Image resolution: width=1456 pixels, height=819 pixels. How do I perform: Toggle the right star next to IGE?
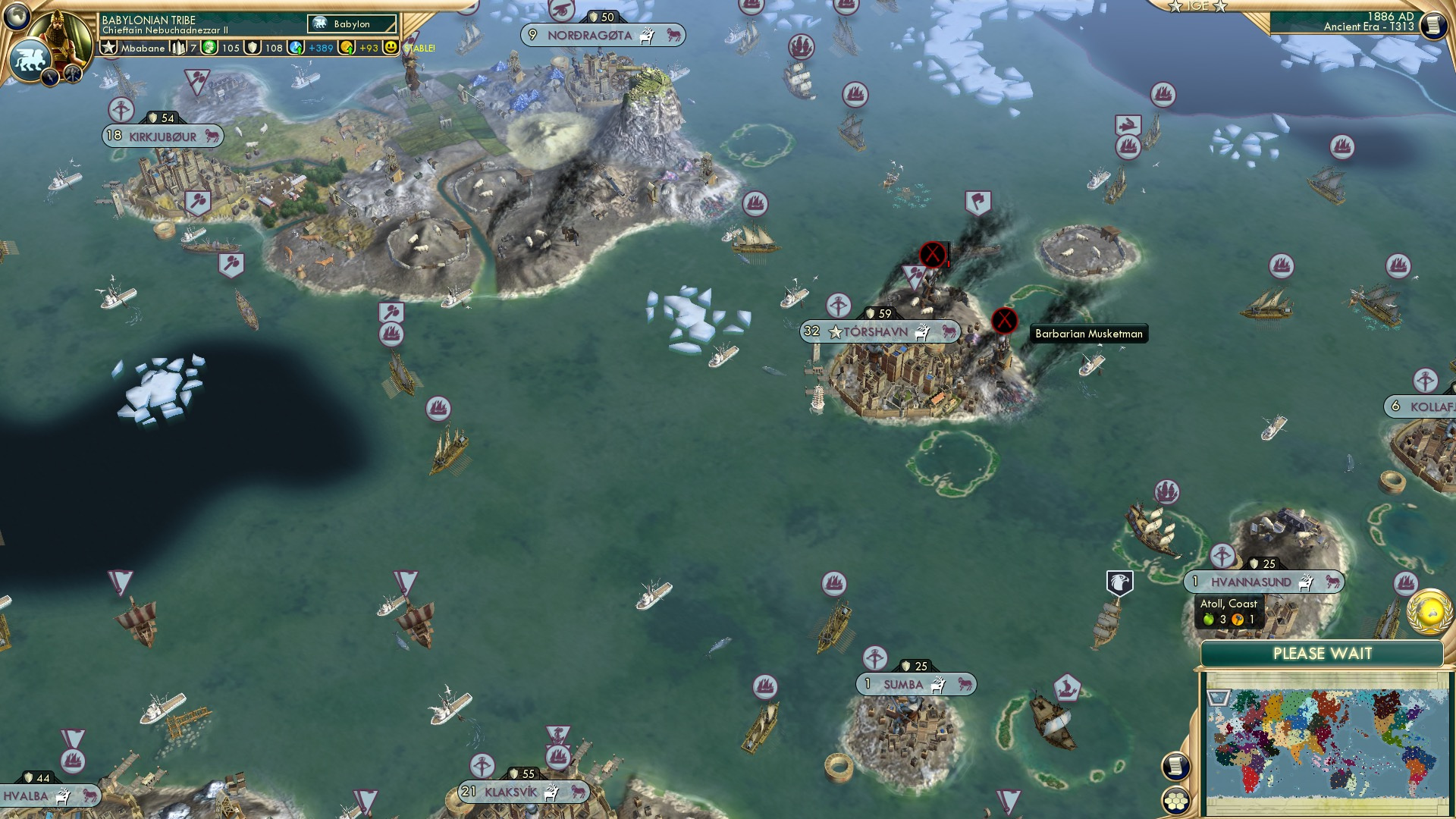coord(1220,7)
